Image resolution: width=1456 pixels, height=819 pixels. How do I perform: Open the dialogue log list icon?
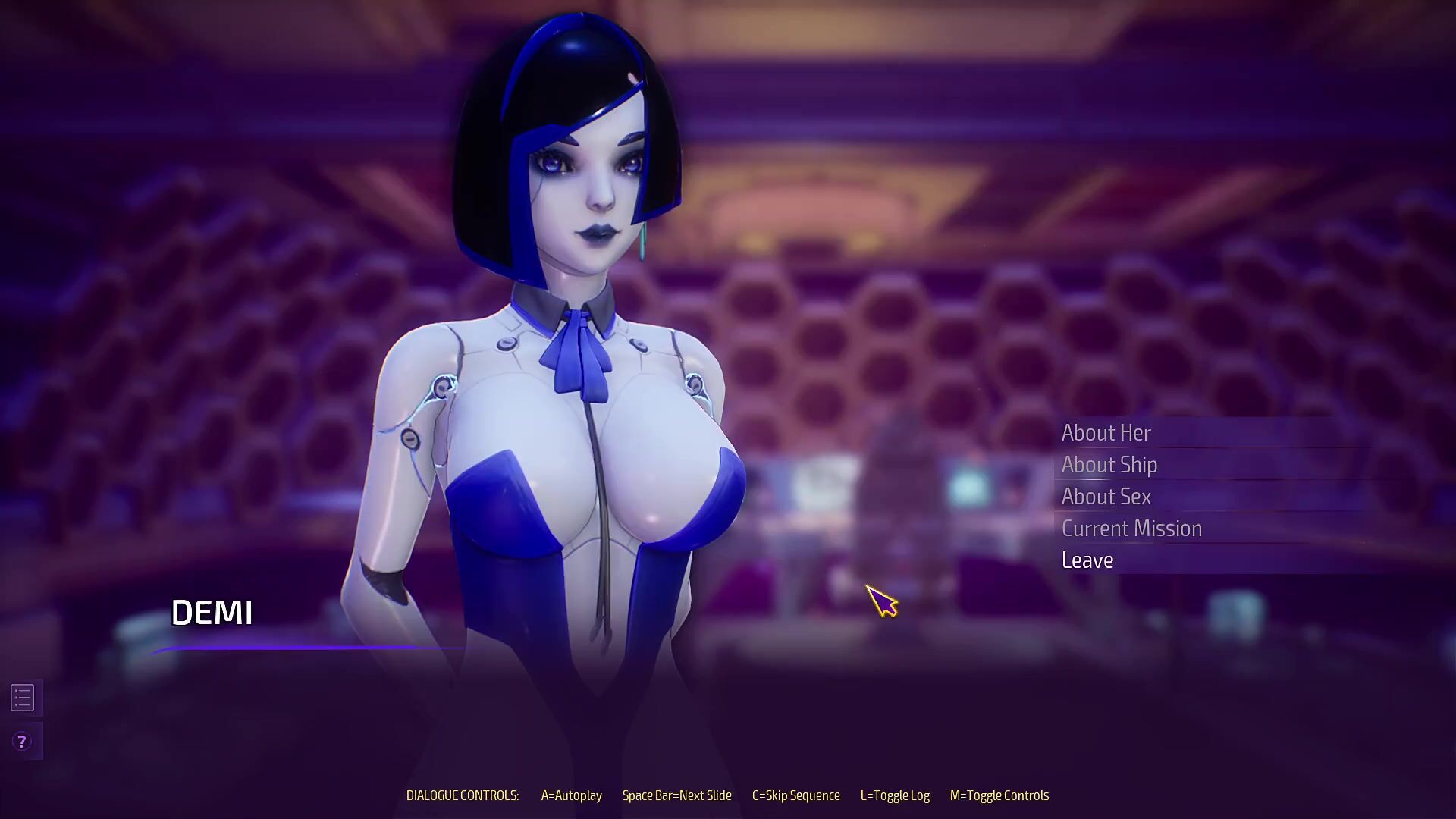(23, 698)
